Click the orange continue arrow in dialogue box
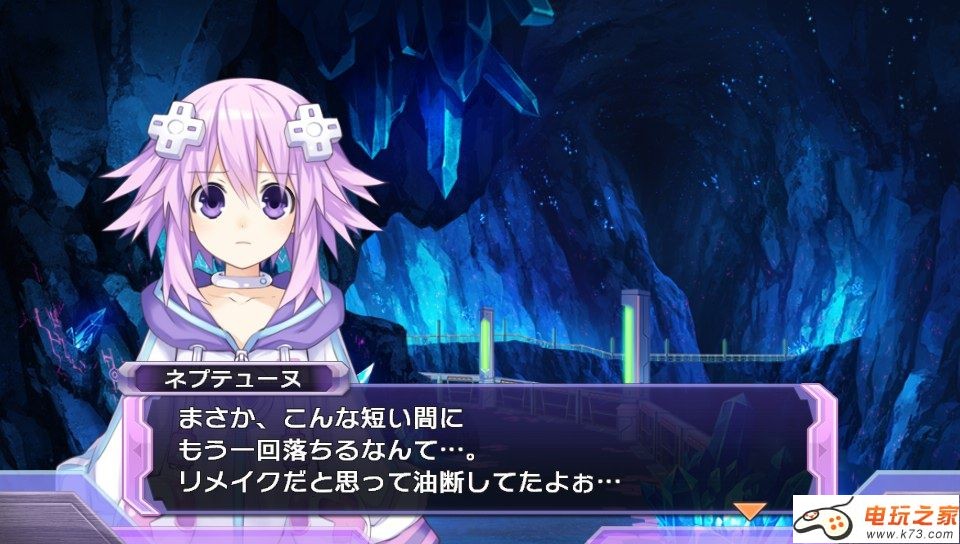The width and height of the screenshot is (960, 544). click(x=748, y=510)
